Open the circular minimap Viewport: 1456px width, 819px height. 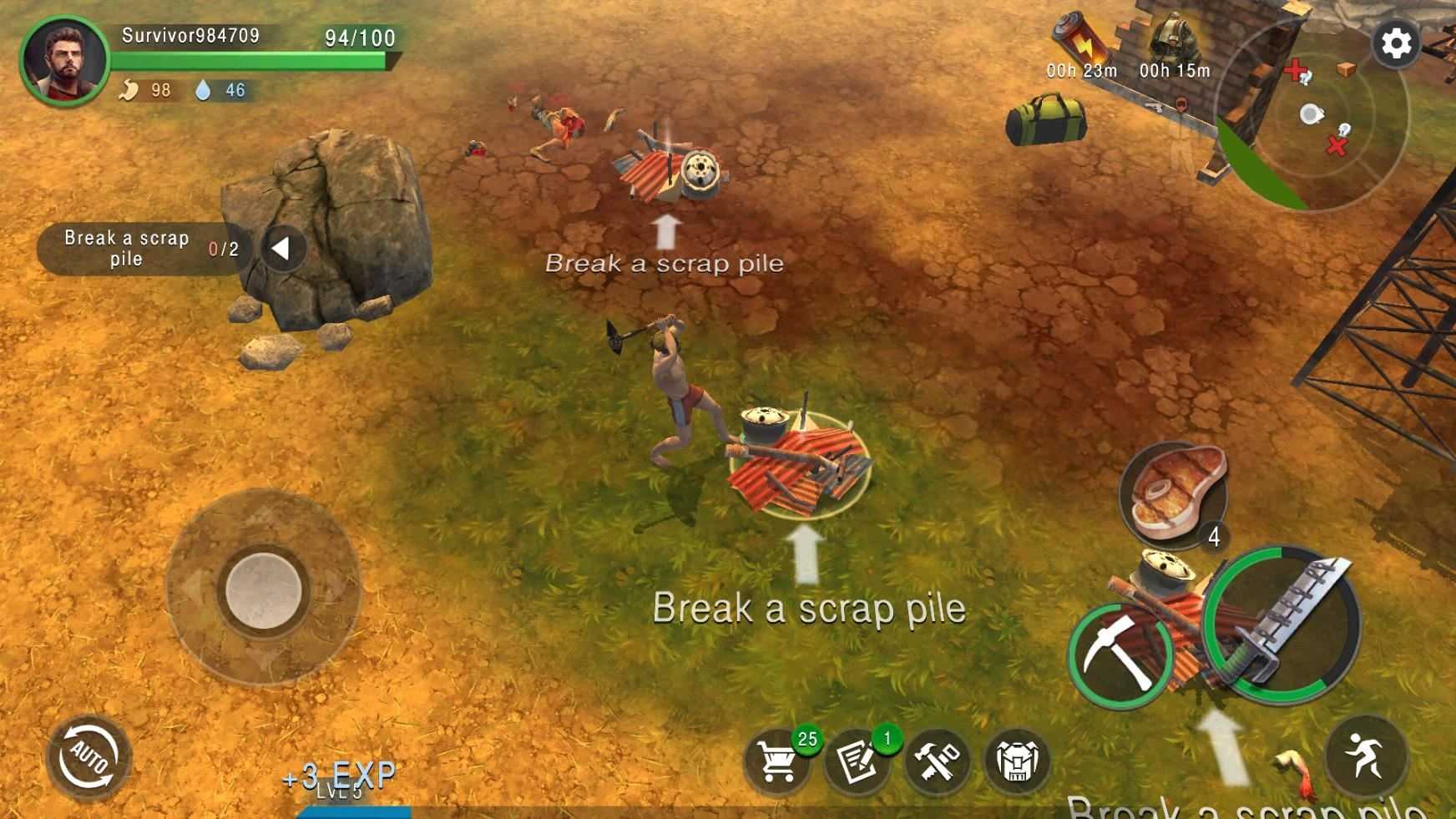[x=1311, y=115]
